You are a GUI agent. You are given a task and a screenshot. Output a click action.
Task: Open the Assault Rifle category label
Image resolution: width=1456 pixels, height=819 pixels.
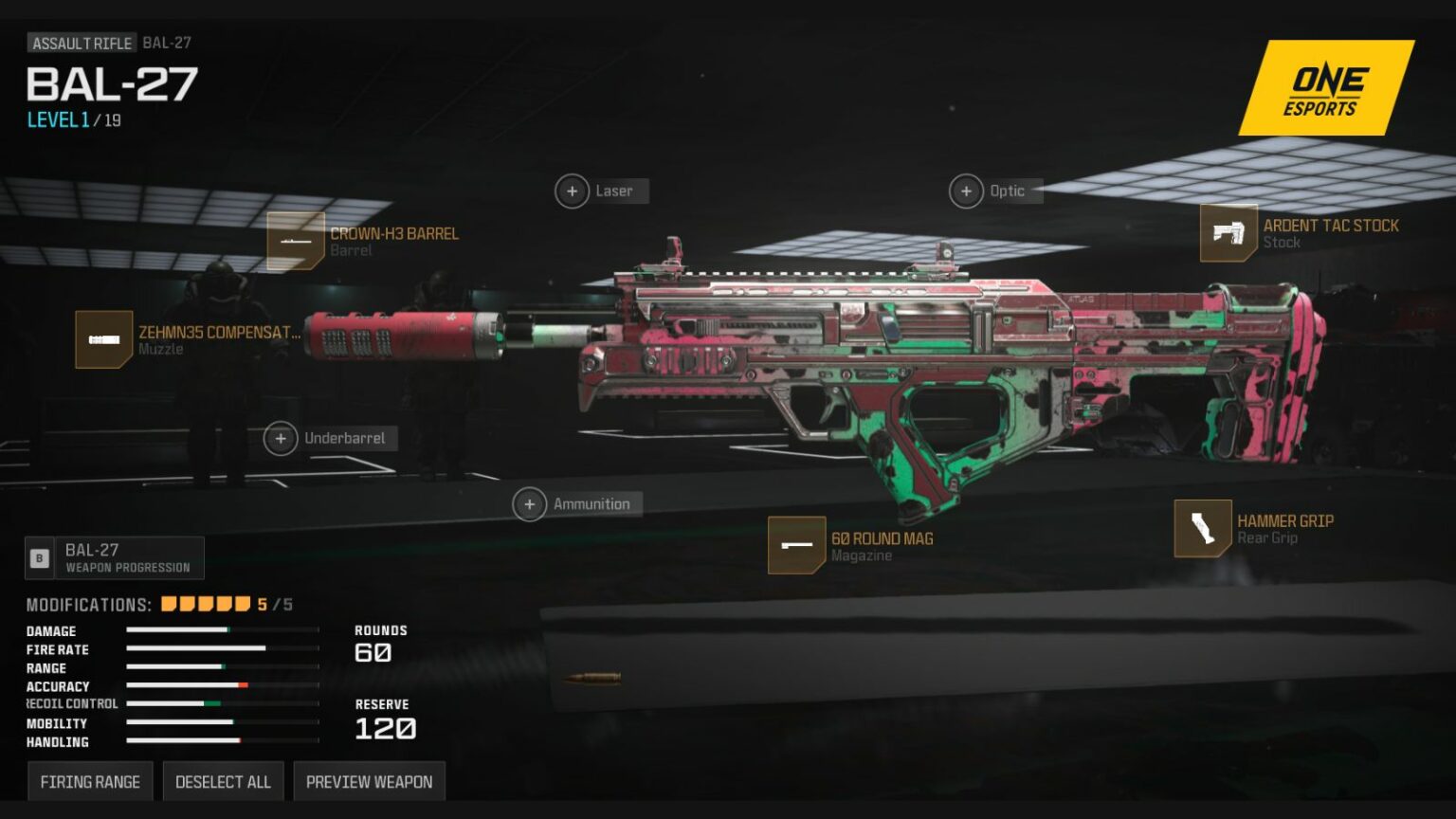[x=80, y=43]
